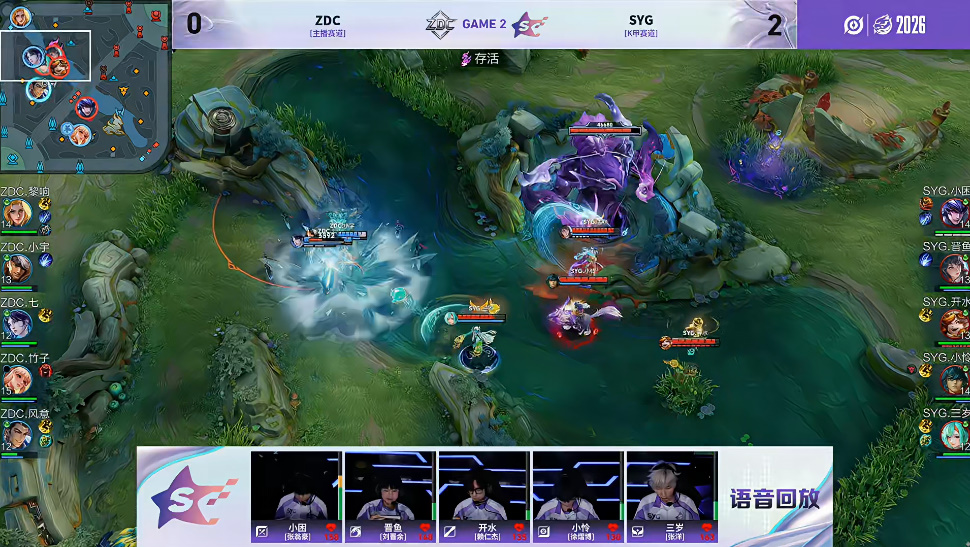The height and width of the screenshot is (547, 970).
Task: Click the 语音回放 voice replay label
Action: pyautogui.click(x=775, y=498)
